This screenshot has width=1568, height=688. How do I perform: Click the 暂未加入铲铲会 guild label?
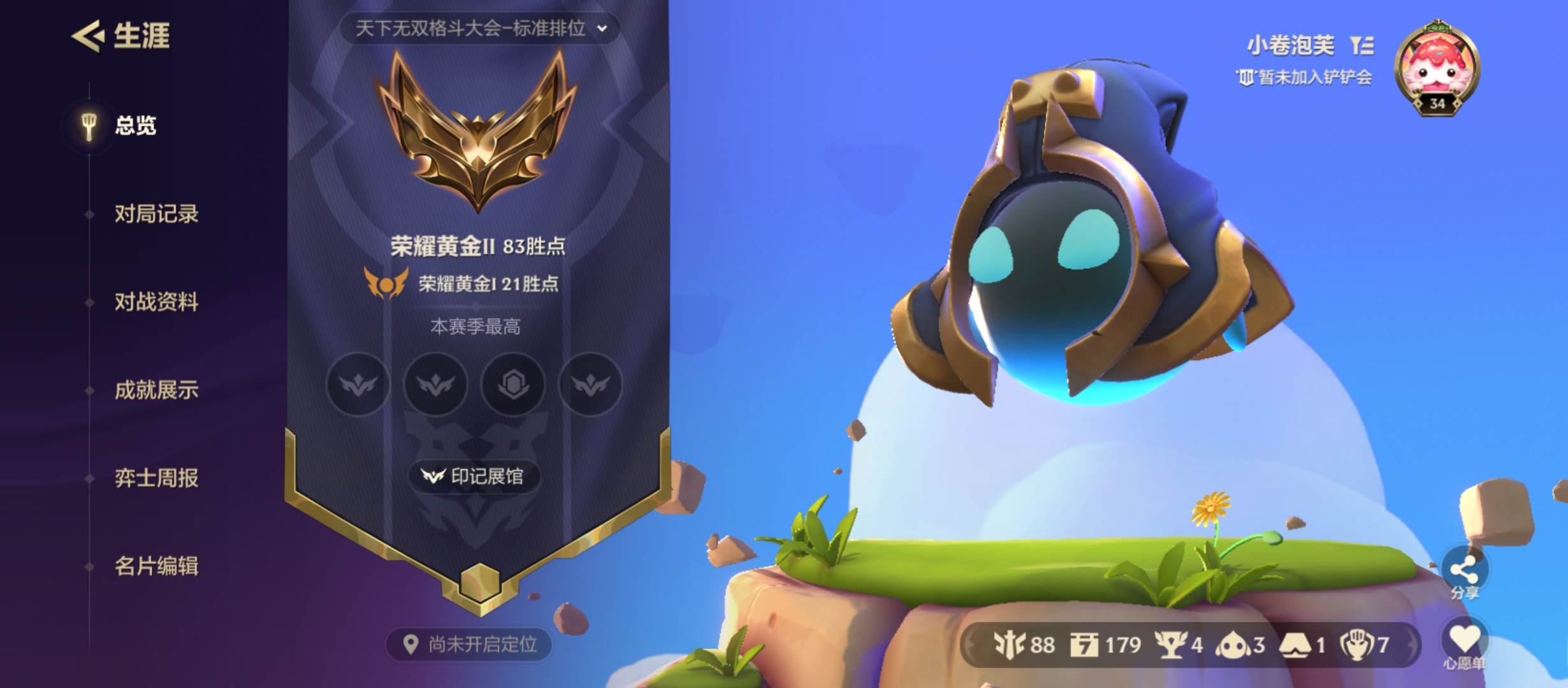[x=1304, y=78]
